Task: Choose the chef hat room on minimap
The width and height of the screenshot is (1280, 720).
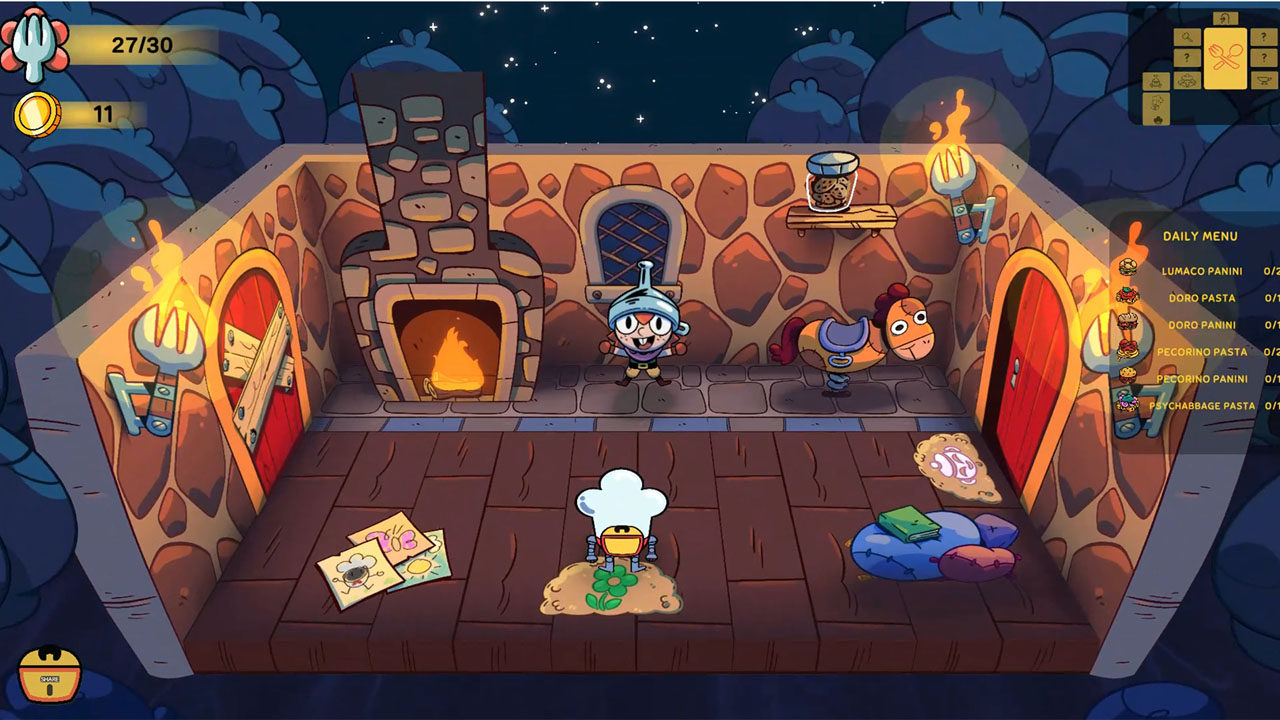Action: [x=1158, y=103]
